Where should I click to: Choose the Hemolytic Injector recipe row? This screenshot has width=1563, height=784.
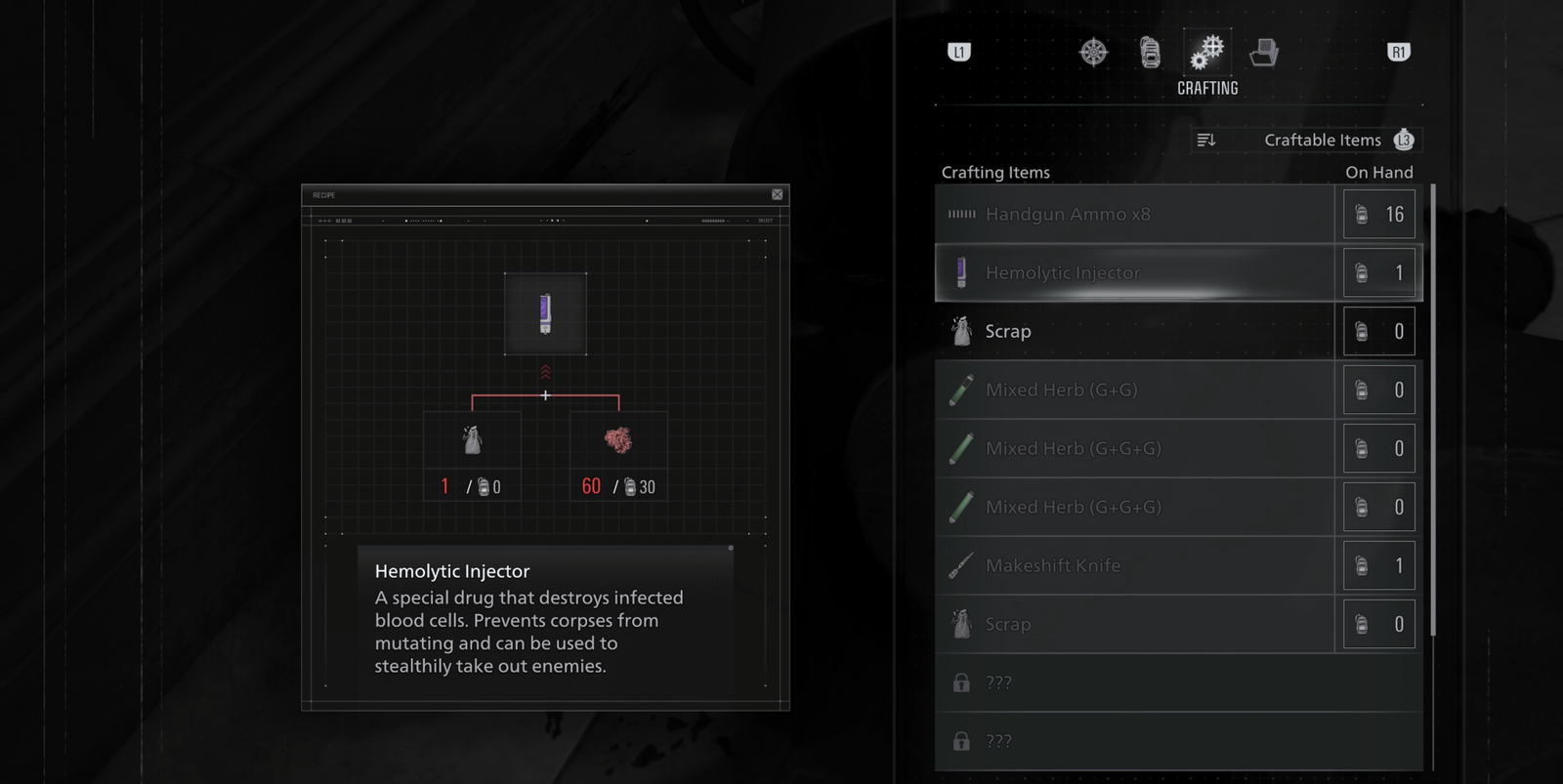(1134, 272)
